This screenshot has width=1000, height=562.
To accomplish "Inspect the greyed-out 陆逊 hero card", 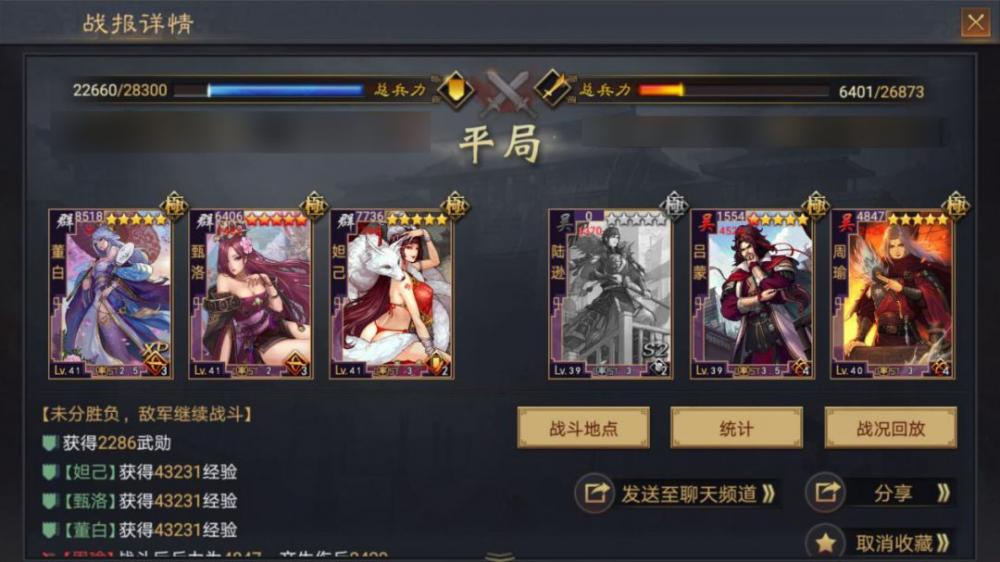I will click(x=610, y=294).
